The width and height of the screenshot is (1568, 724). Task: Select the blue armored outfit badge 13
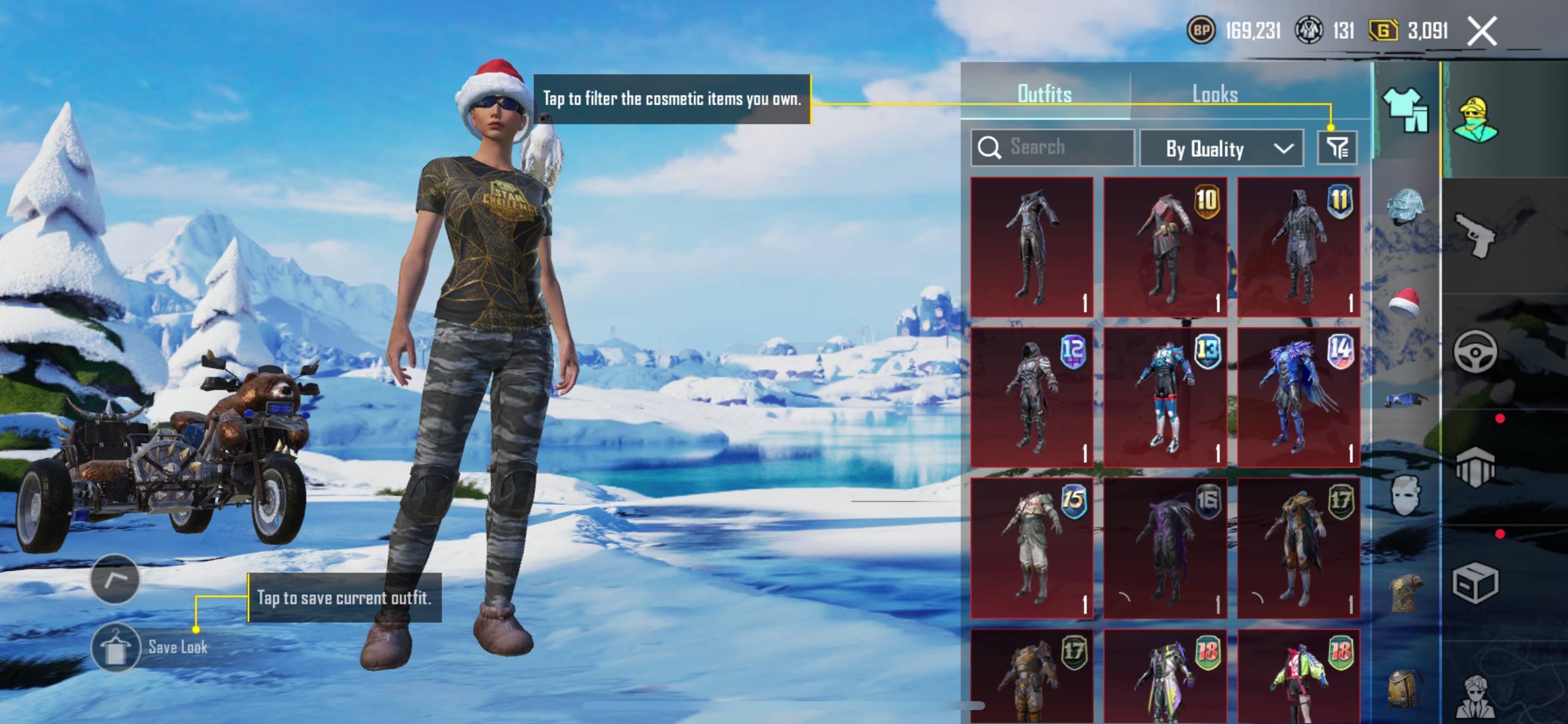tap(1165, 398)
